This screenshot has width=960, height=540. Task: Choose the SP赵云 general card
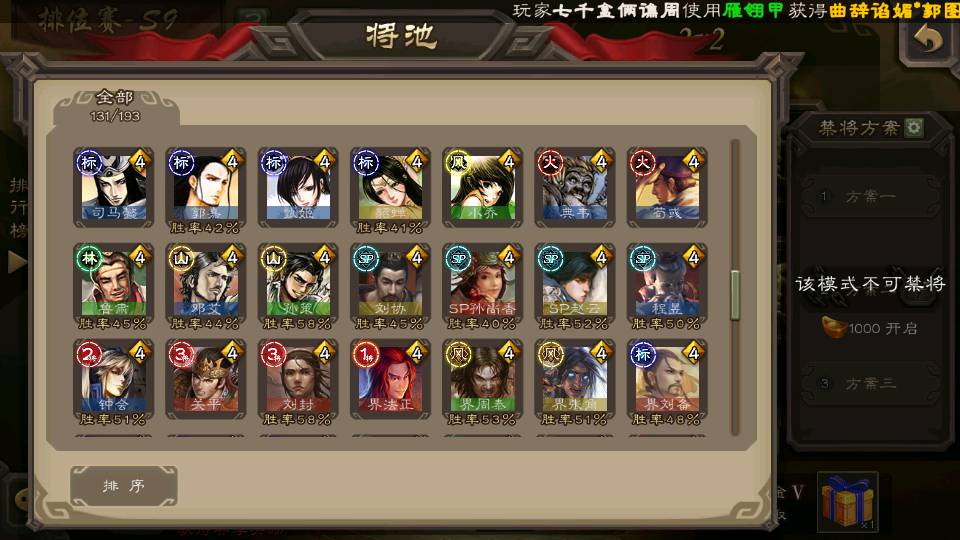coord(575,282)
